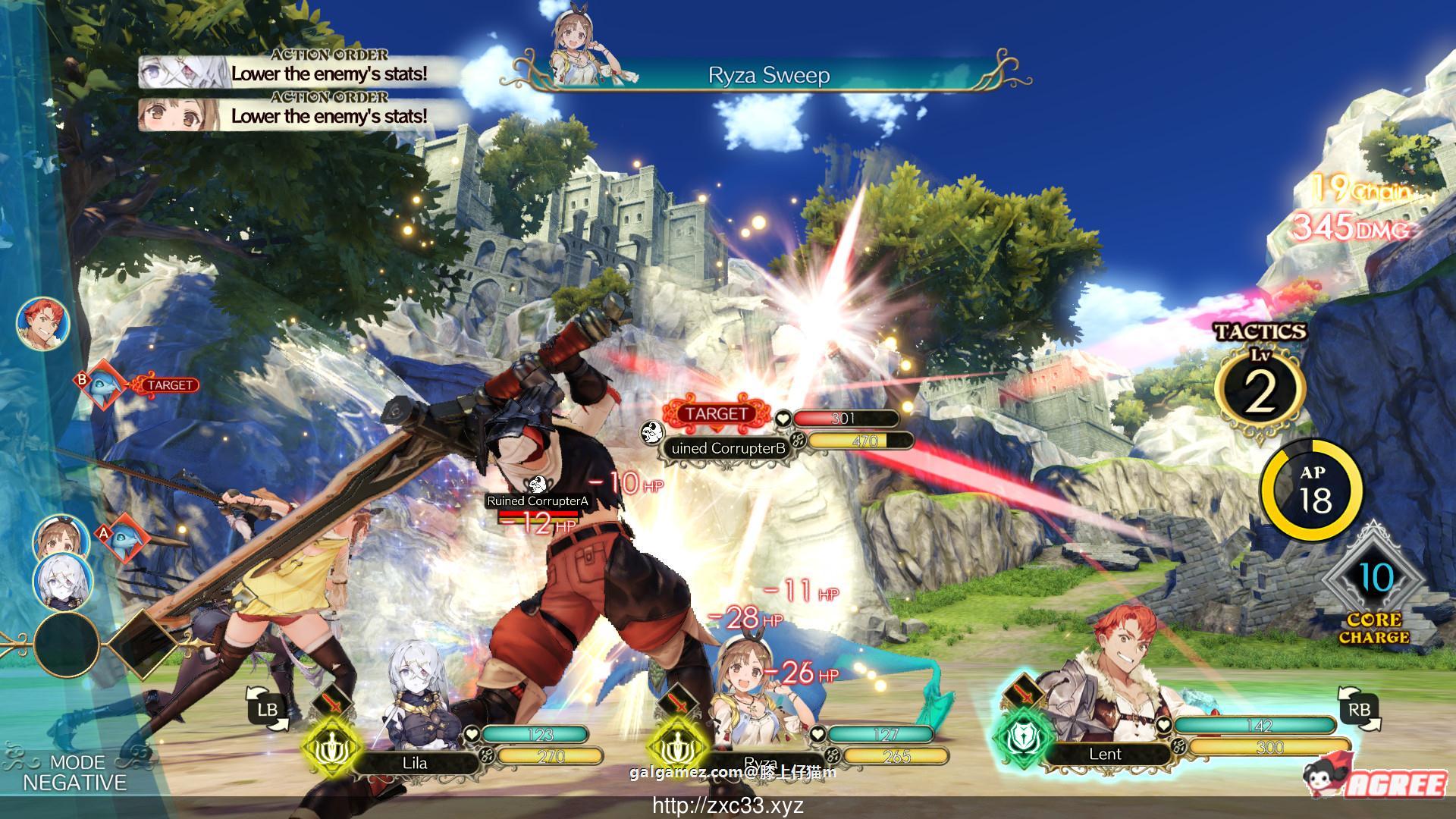This screenshot has width=1456, height=819.
Task: Open the zxc33.xyz link at the bottom
Action: point(730,807)
